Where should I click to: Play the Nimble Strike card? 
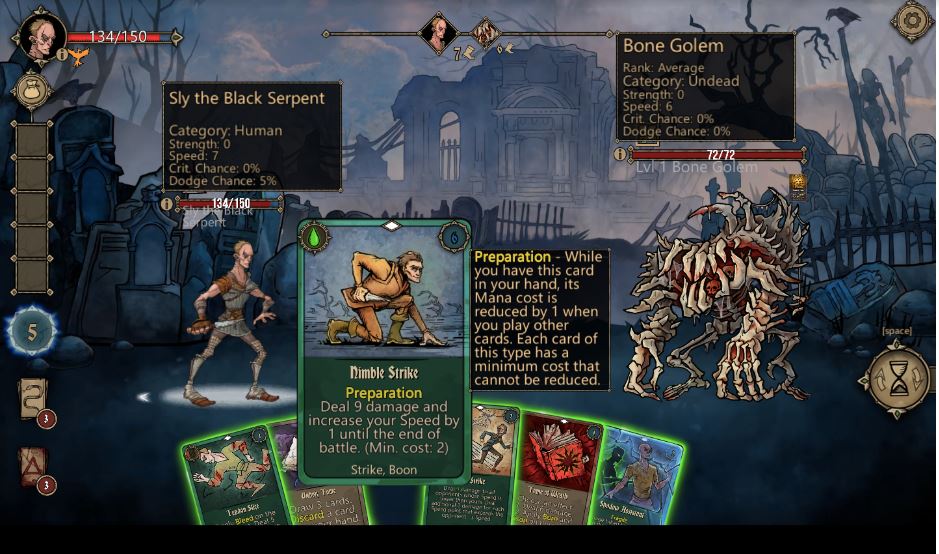tap(387, 350)
